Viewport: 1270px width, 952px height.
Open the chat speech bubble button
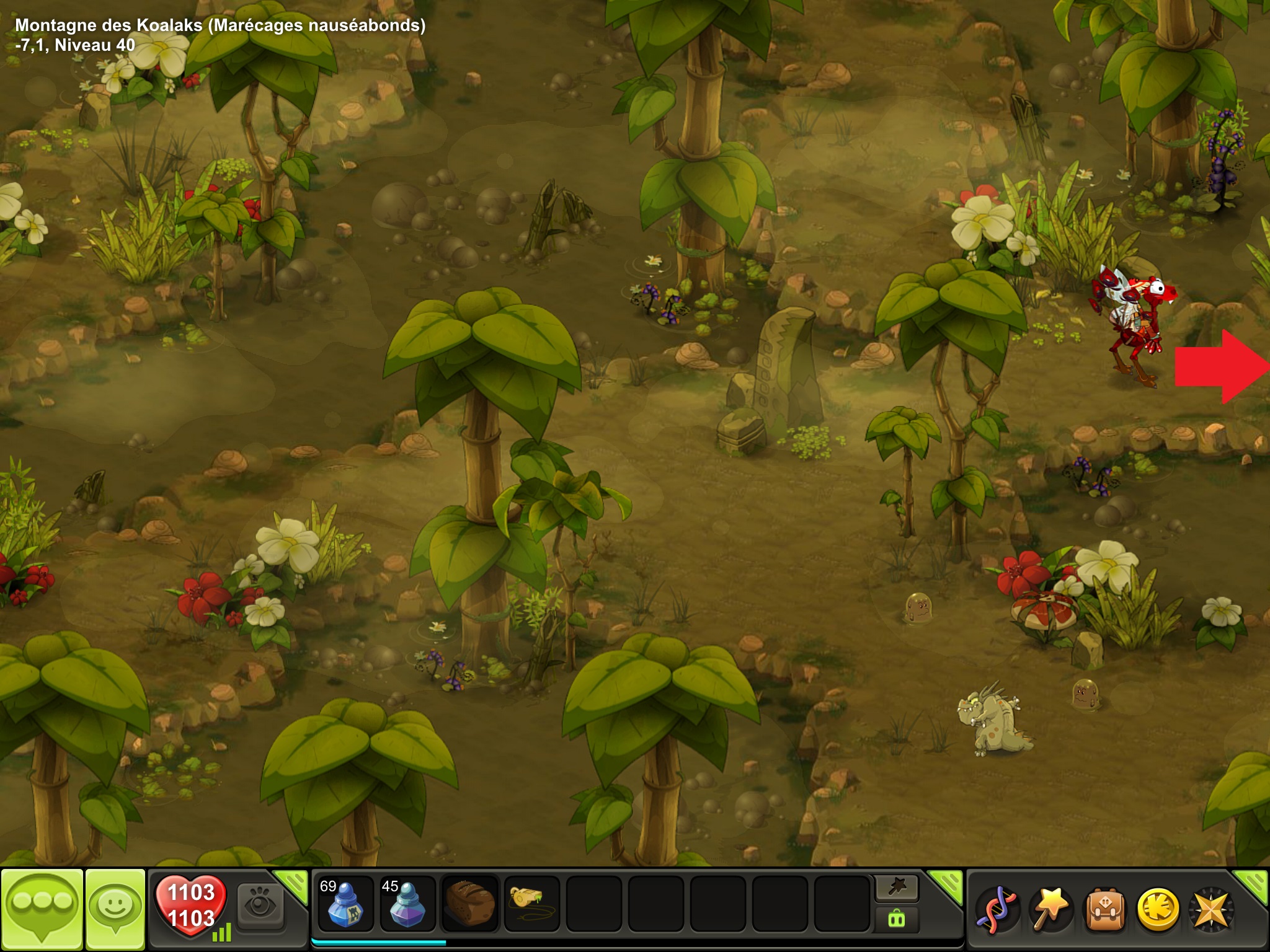[42, 907]
